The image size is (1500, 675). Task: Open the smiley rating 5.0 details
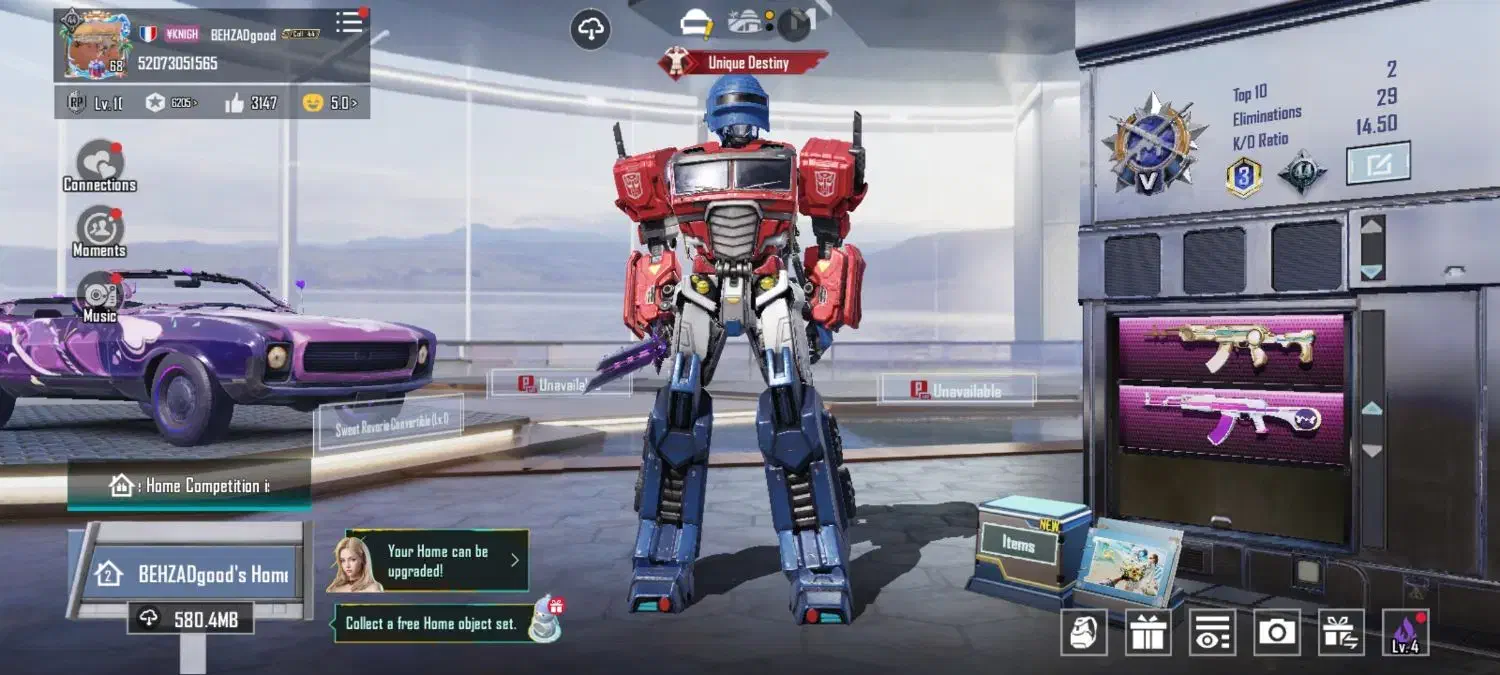click(x=330, y=102)
